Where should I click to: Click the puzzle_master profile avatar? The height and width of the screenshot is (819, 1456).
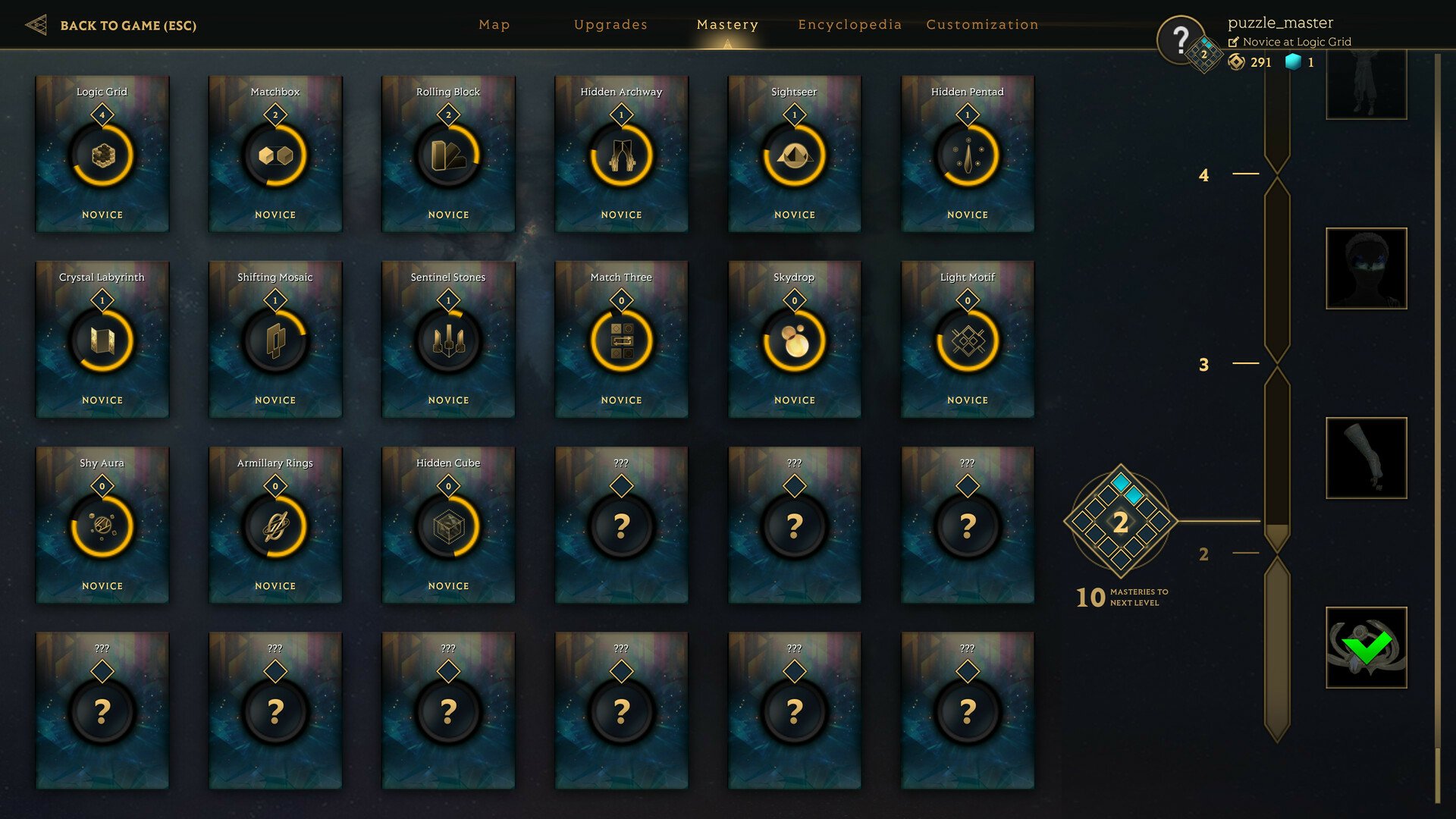1181,39
